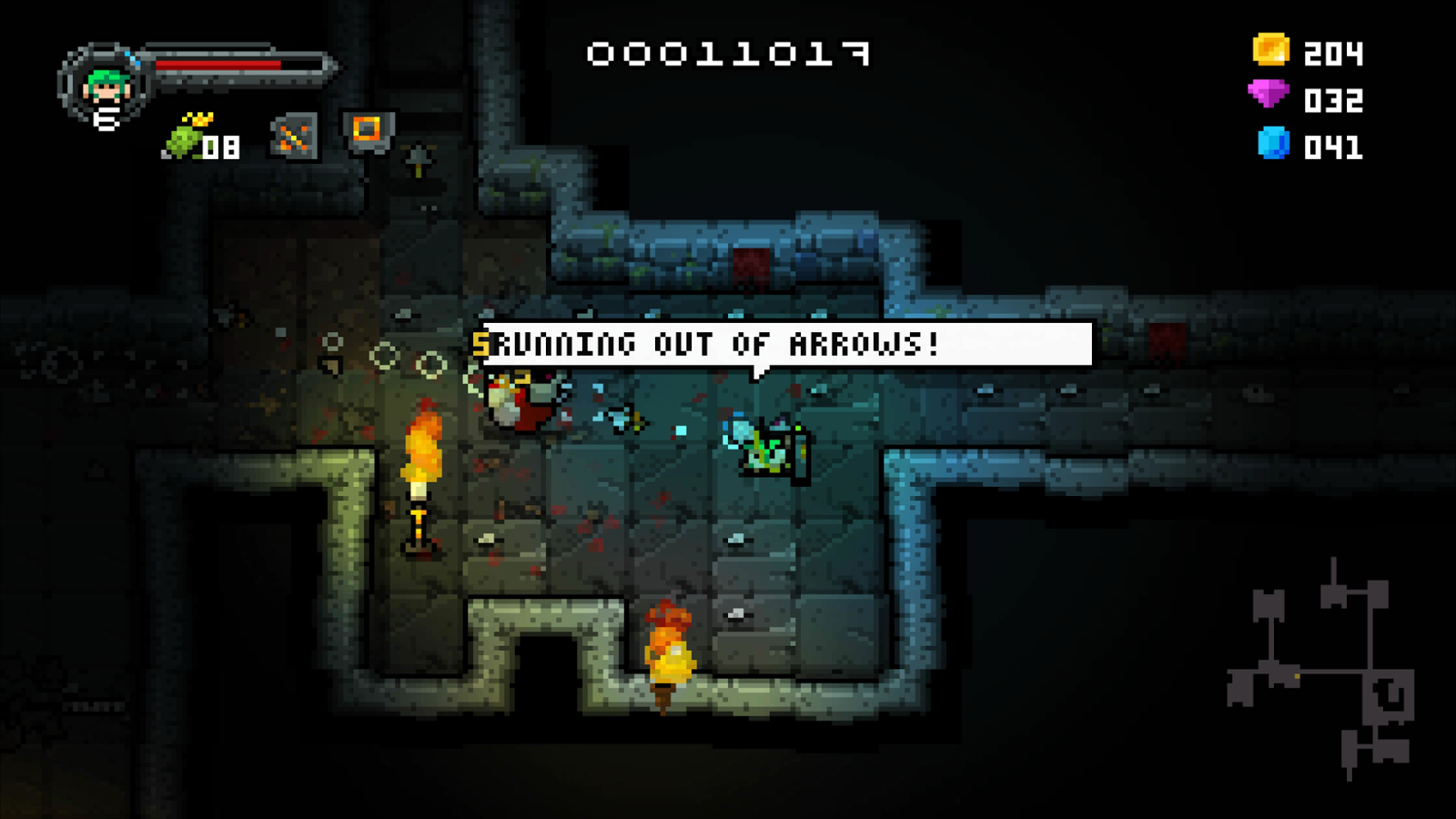Viewport: 1456px width, 819px height.
Task: Select the crossed arrows inventory slot
Action: click(x=294, y=136)
